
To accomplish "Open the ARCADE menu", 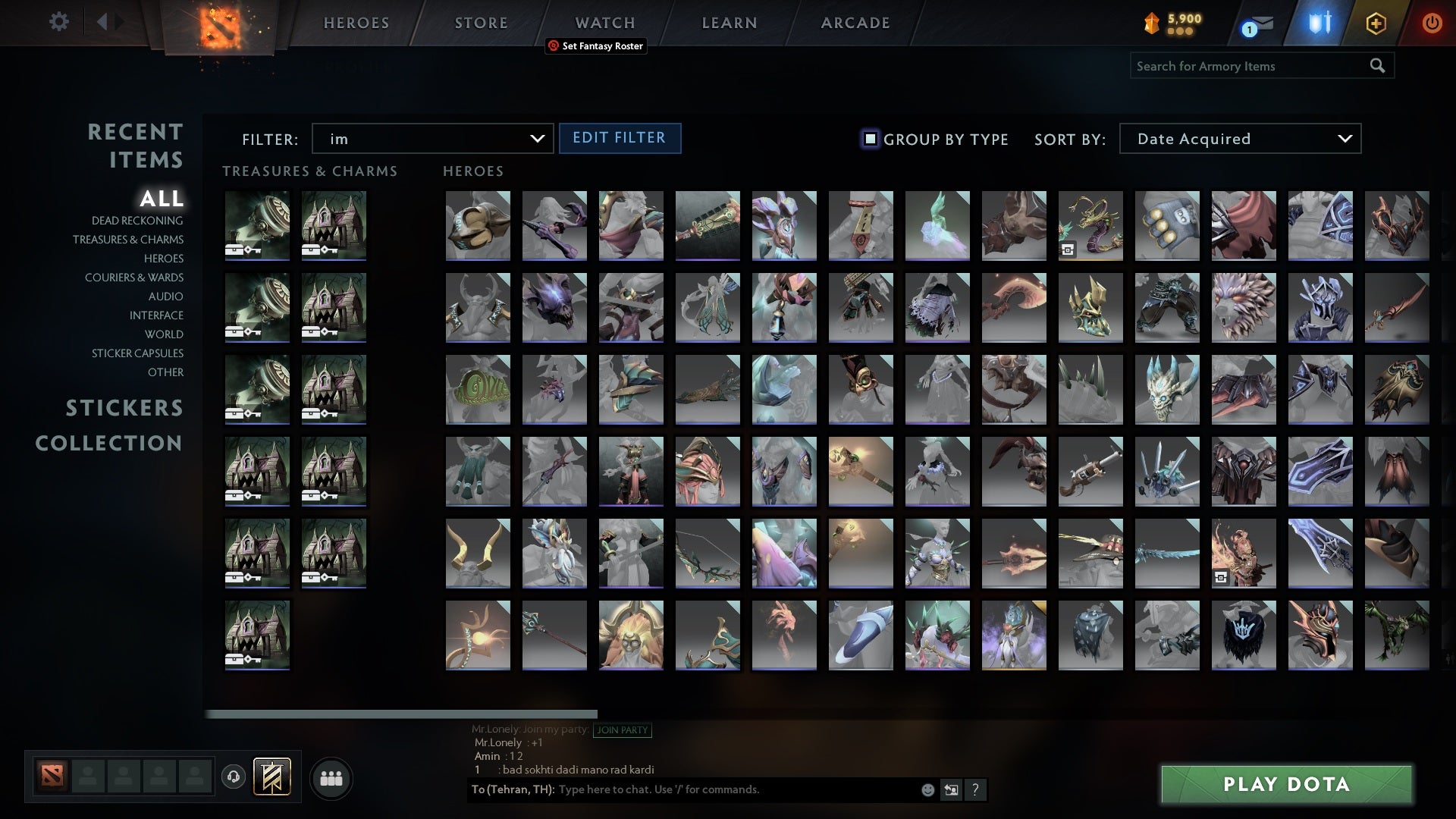I will (x=855, y=23).
